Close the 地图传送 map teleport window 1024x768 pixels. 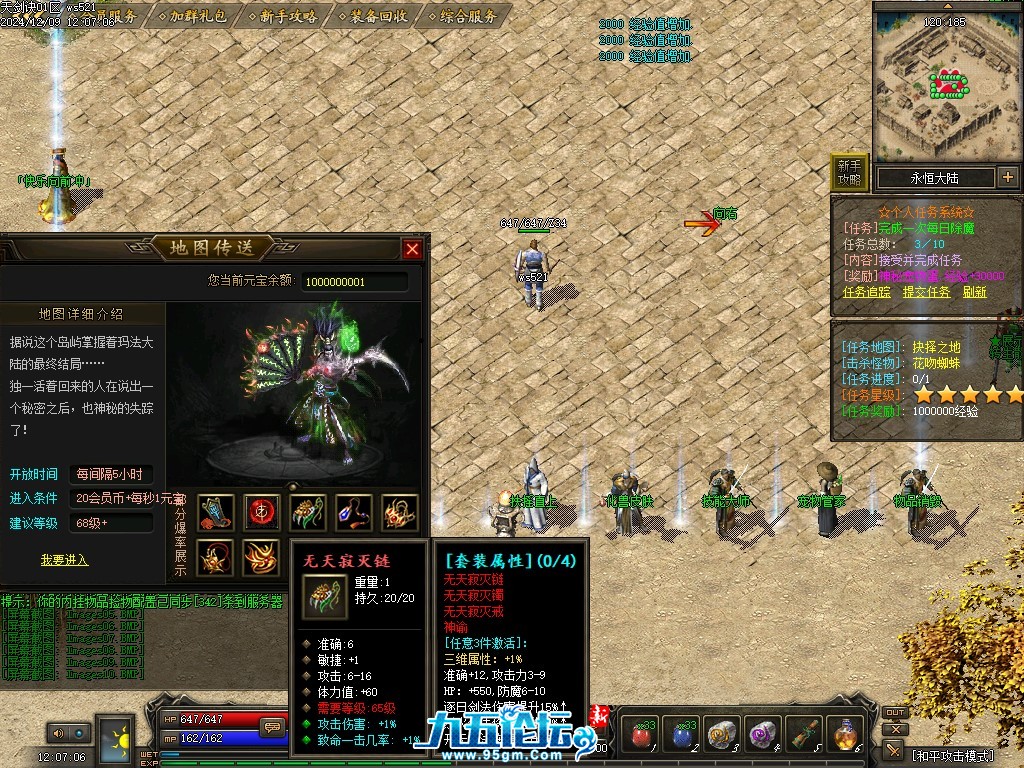412,249
